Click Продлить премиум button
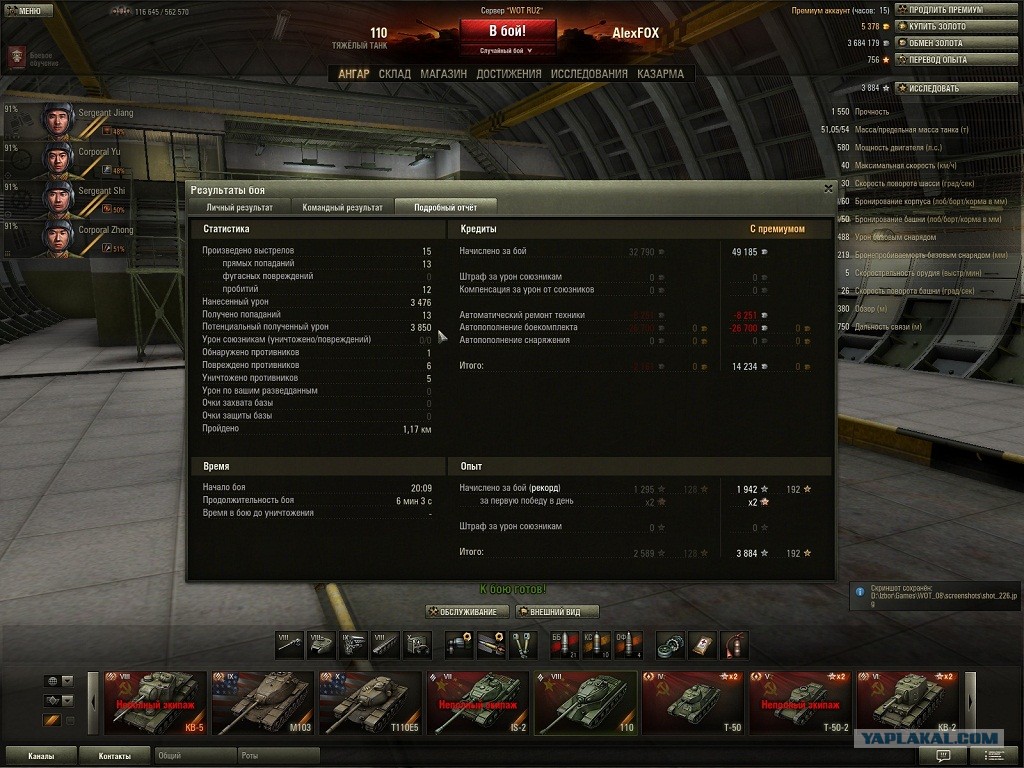This screenshot has height=768, width=1024. [x=945, y=10]
